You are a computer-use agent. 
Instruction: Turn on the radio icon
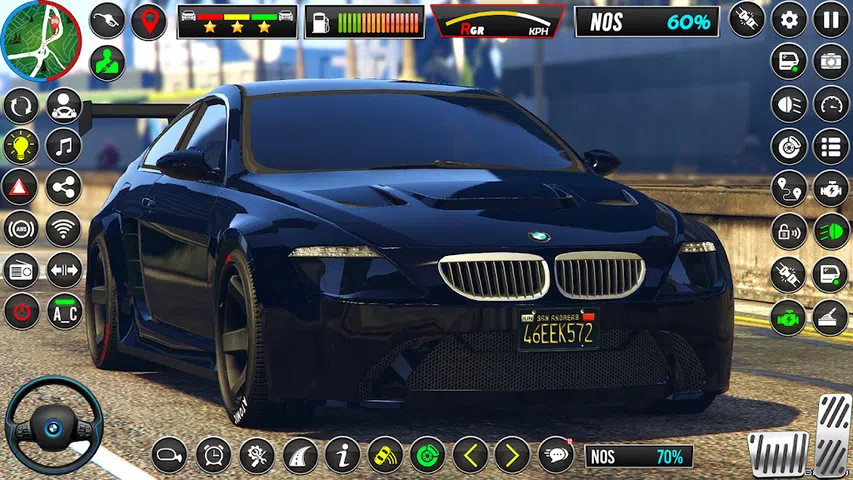[x=21, y=270]
